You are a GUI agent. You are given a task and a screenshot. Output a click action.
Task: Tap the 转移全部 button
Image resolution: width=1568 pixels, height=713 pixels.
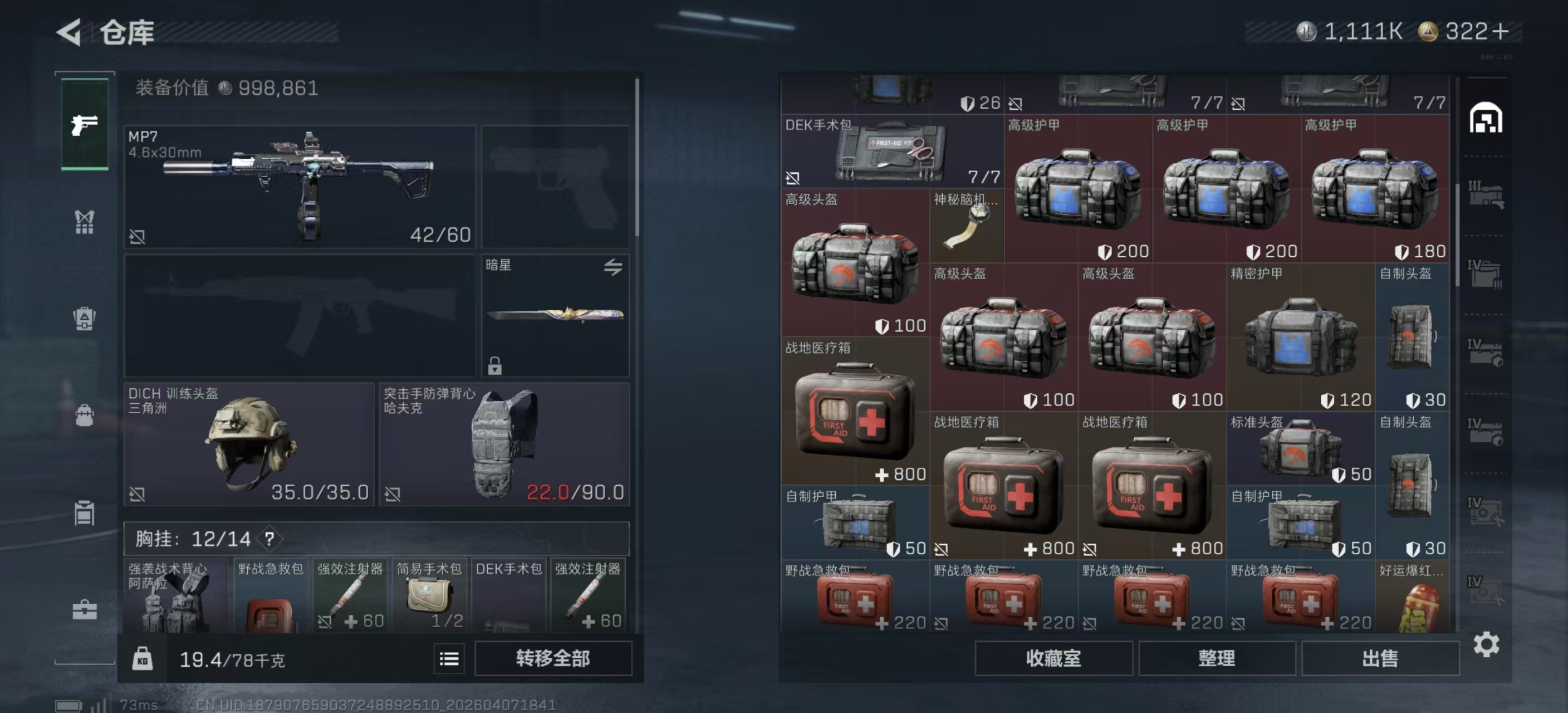pyautogui.click(x=553, y=658)
